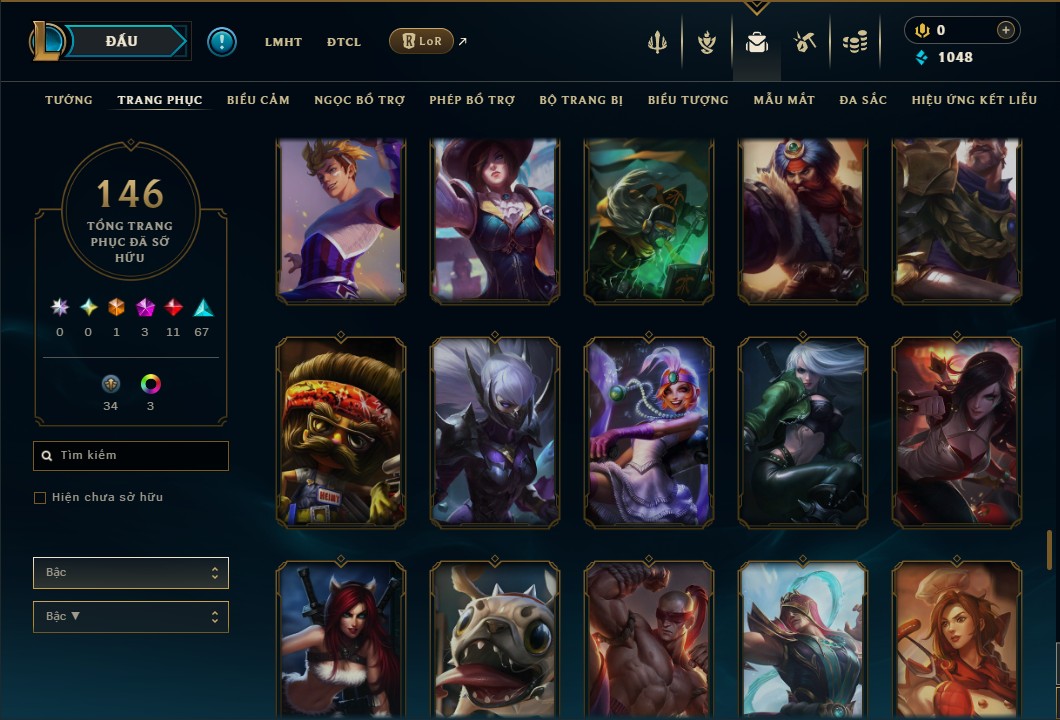
Task: Select the Heimerdinger skin thumbnail
Action: 341,432
